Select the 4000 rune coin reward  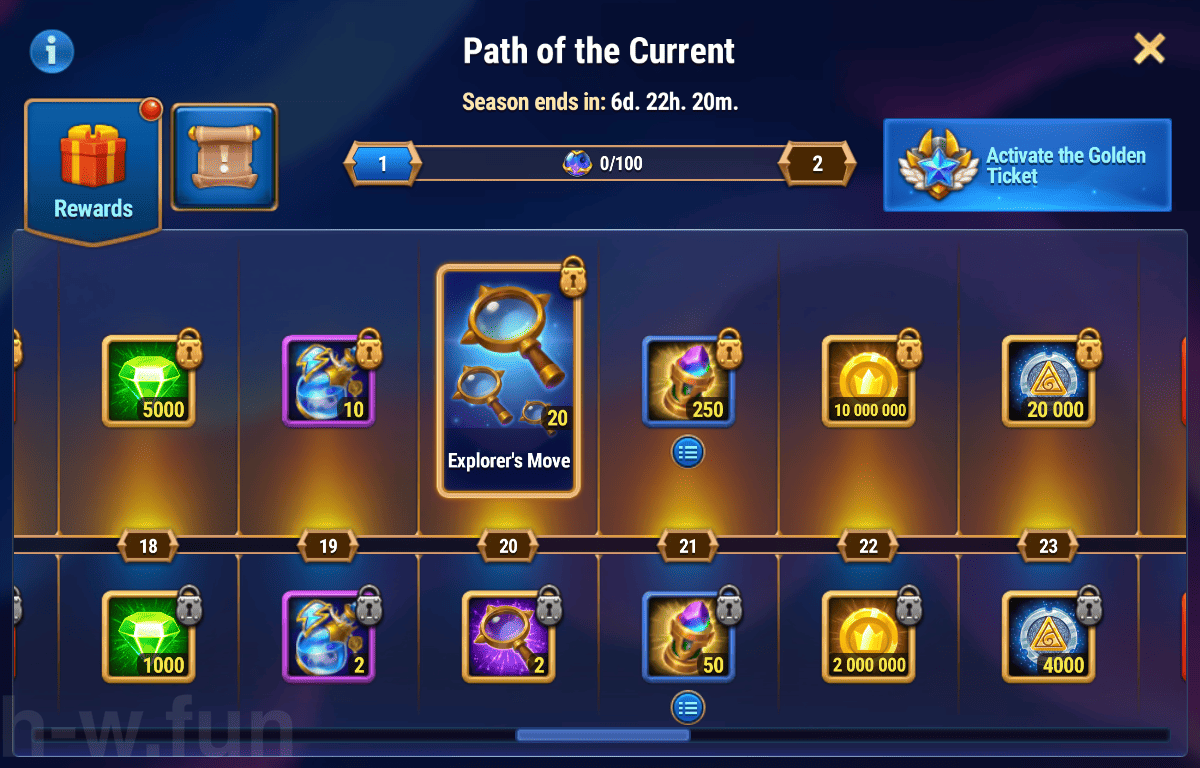click(1049, 637)
